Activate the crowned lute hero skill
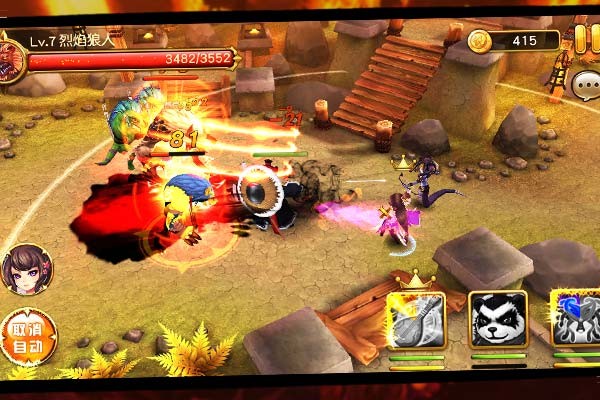 click(x=416, y=319)
